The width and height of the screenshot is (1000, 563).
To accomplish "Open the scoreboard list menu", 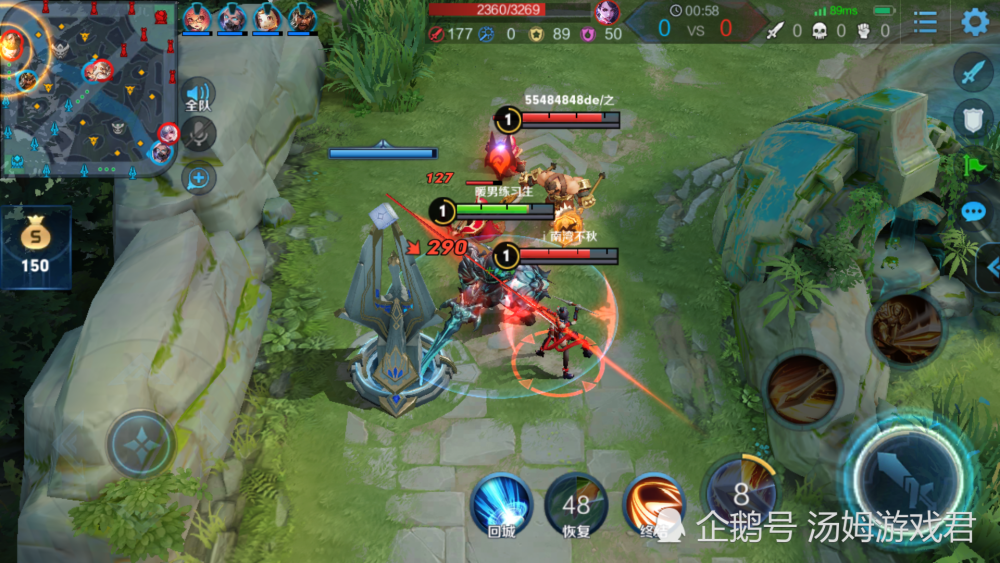I will (x=926, y=21).
